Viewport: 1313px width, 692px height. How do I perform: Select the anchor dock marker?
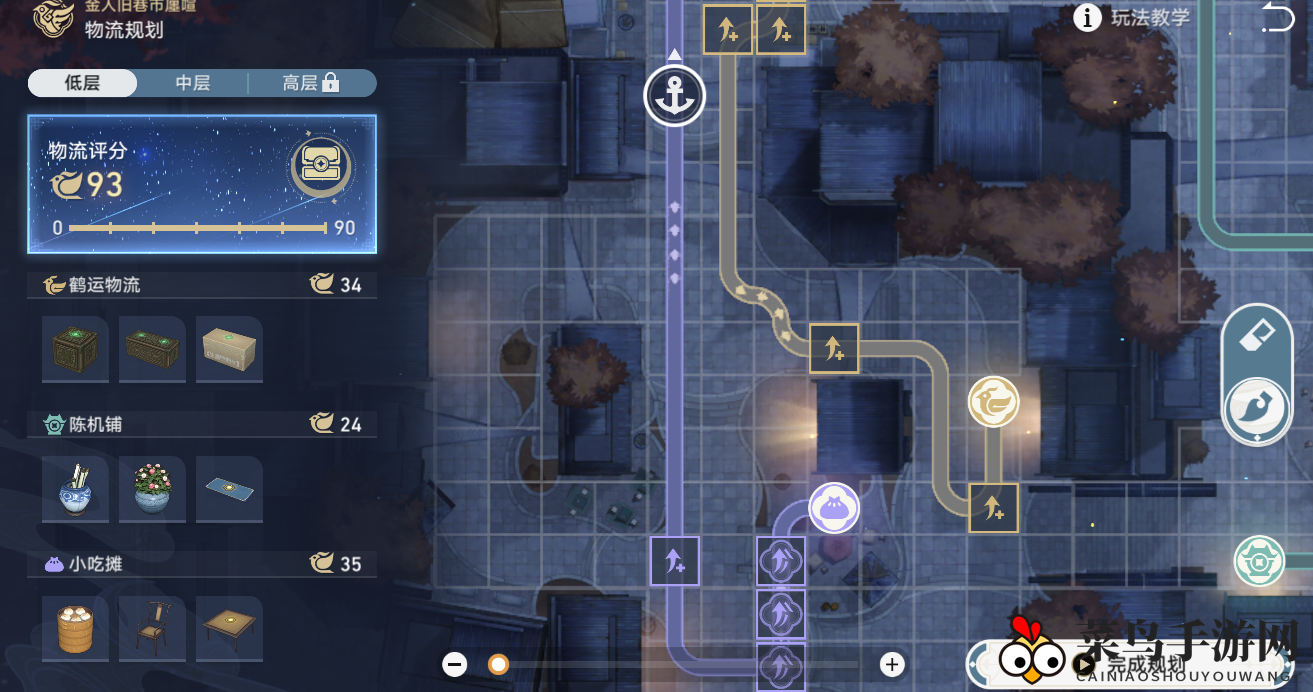(675, 96)
